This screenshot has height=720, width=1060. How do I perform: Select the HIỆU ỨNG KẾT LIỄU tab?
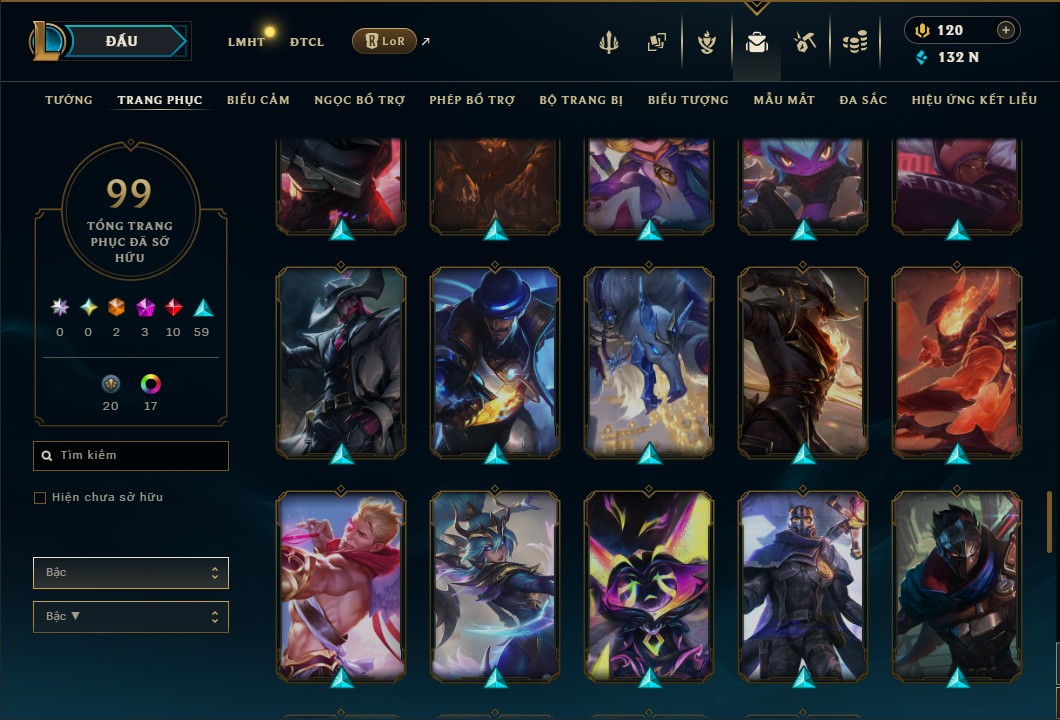[x=974, y=100]
